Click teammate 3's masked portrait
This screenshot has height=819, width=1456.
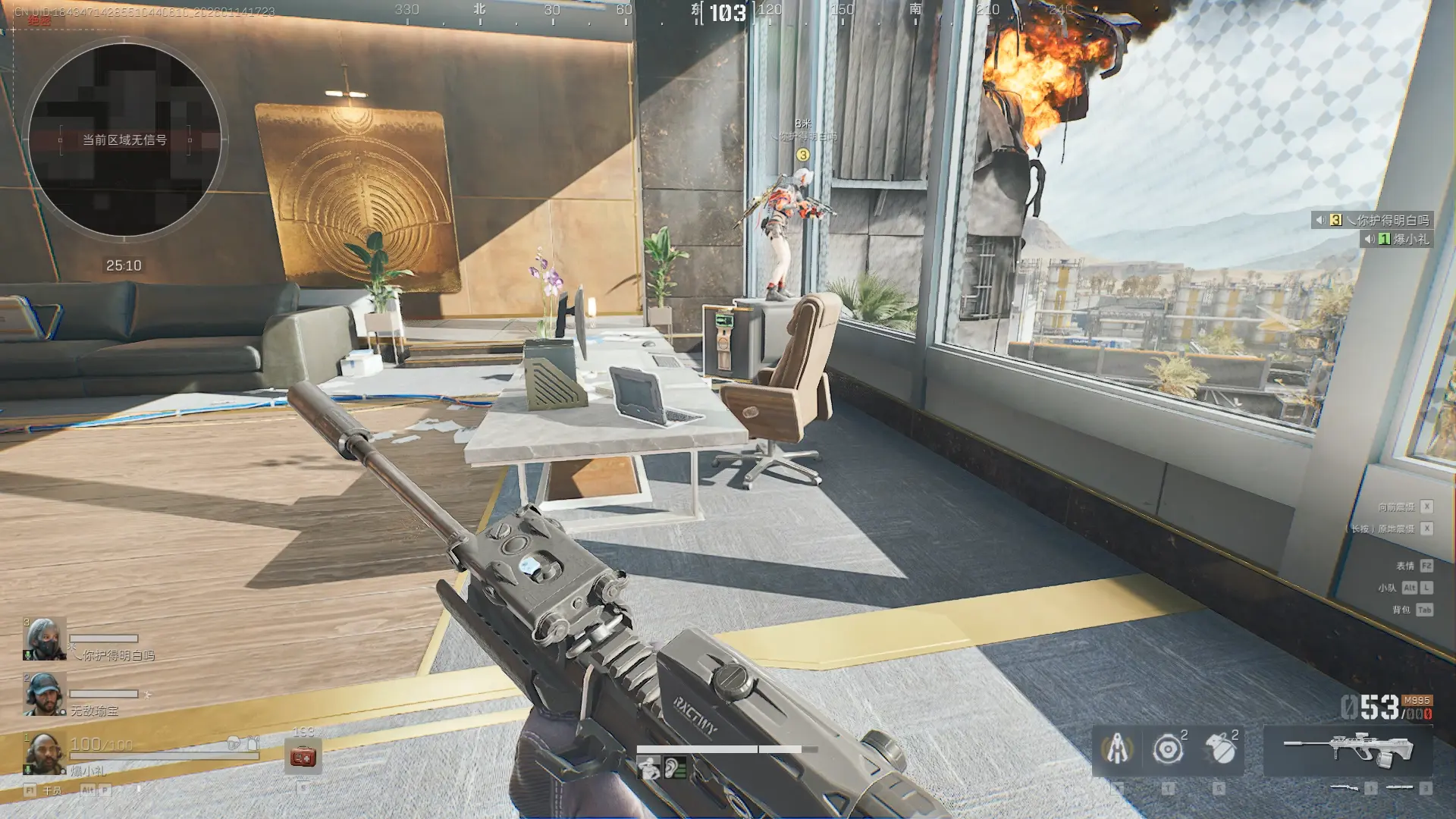[44, 639]
